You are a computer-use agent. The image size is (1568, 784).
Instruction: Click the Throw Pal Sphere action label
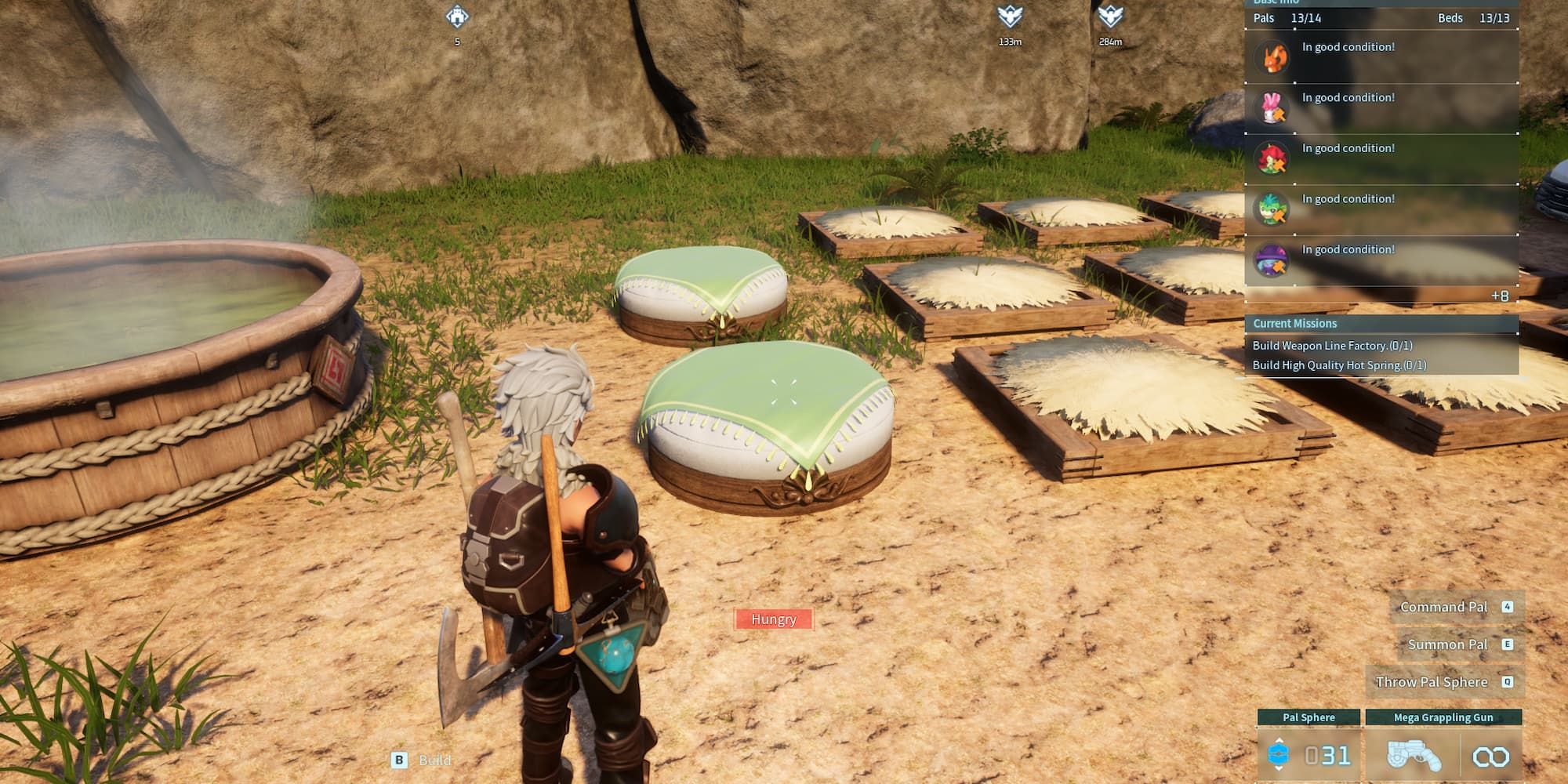1432,682
